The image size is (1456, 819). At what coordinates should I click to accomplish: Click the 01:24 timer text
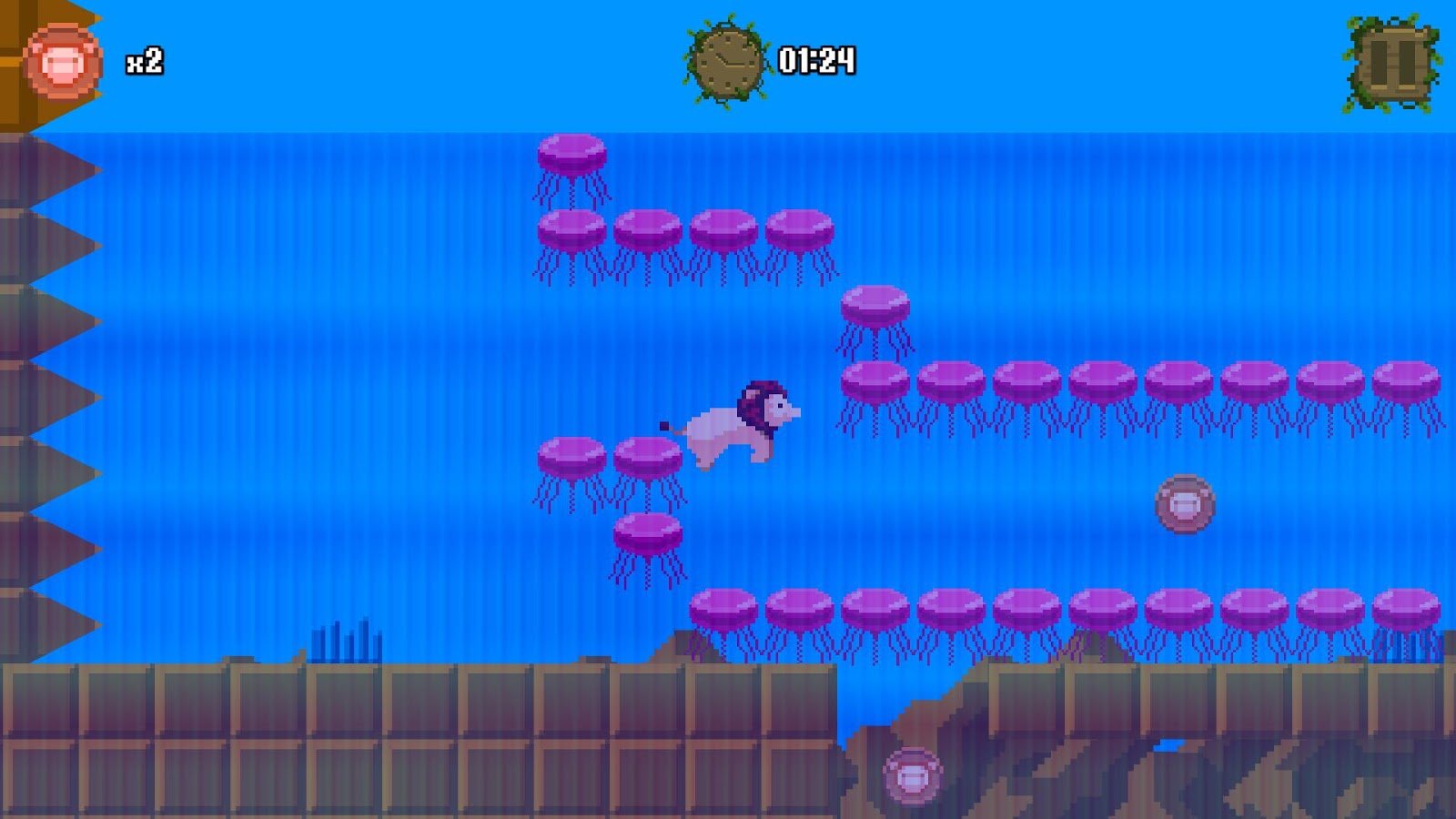click(x=816, y=59)
